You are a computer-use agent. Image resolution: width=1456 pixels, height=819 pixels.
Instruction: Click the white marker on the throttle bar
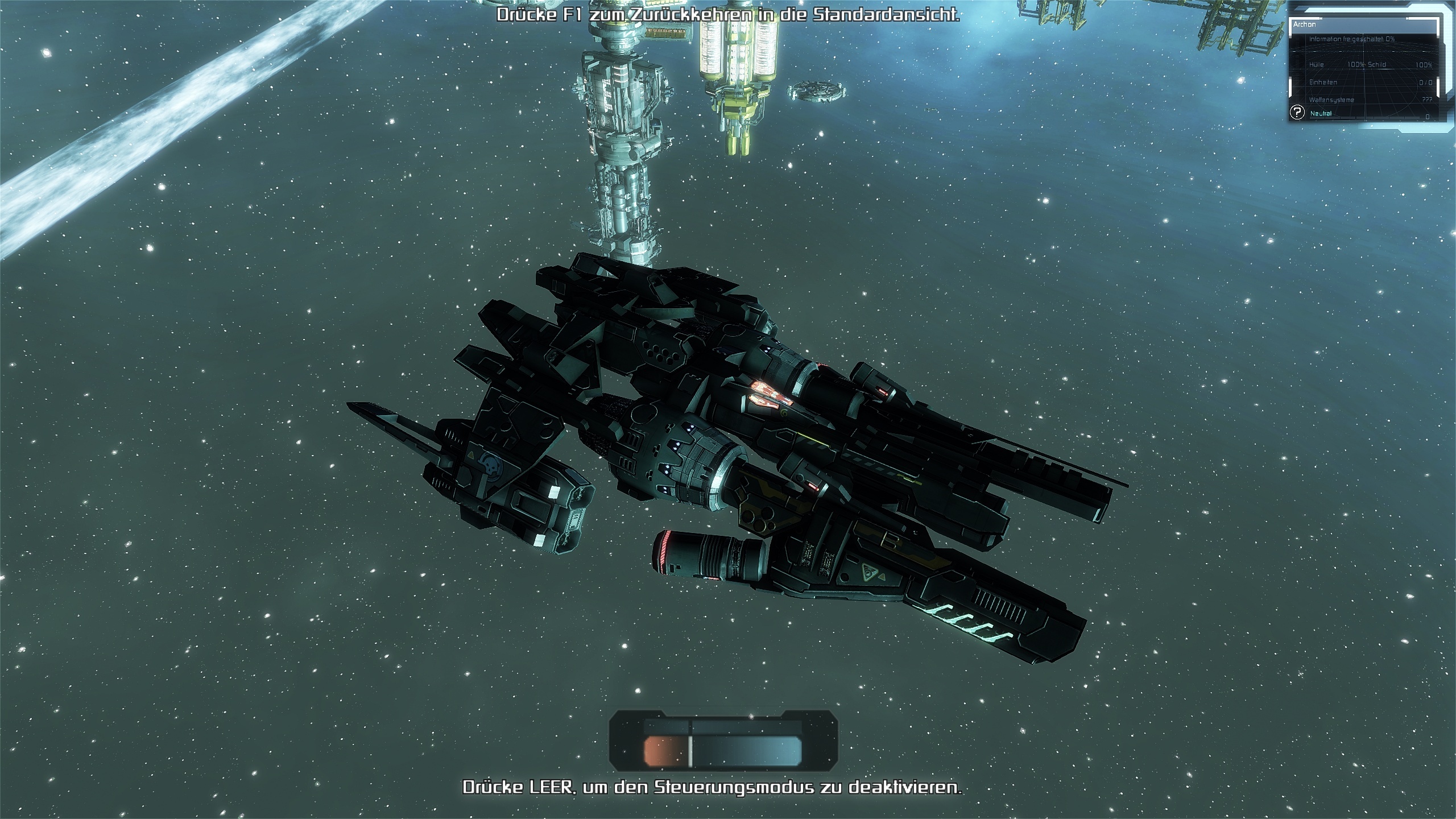click(x=690, y=751)
